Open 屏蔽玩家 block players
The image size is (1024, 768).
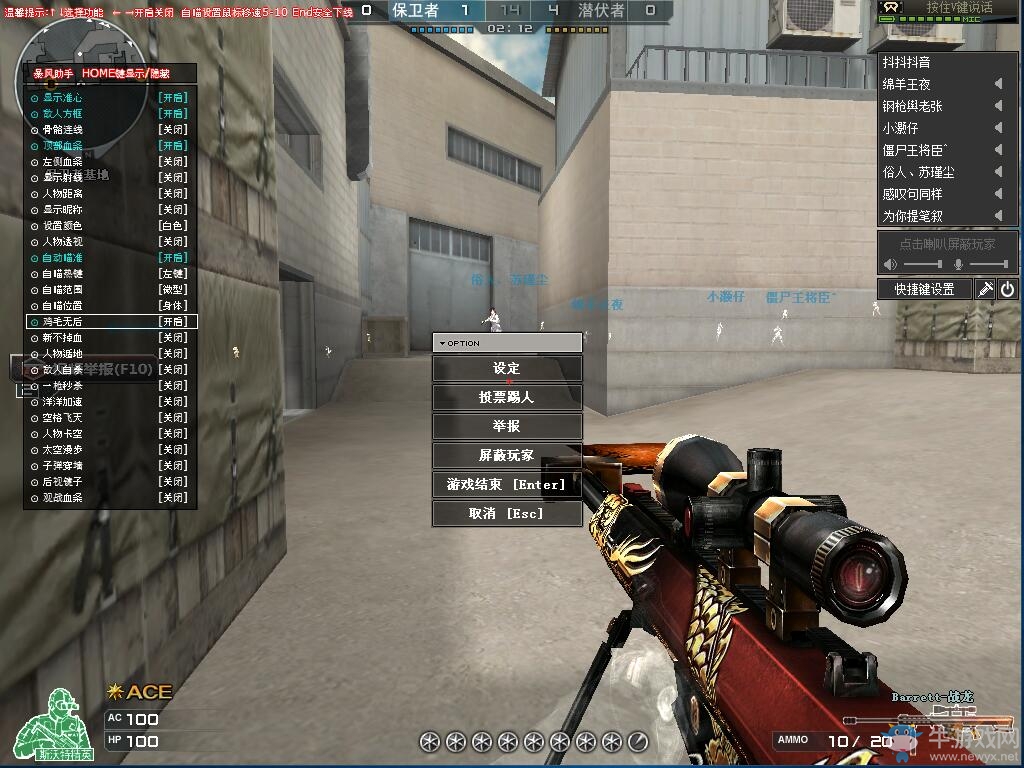pyautogui.click(x=507, y=455)
